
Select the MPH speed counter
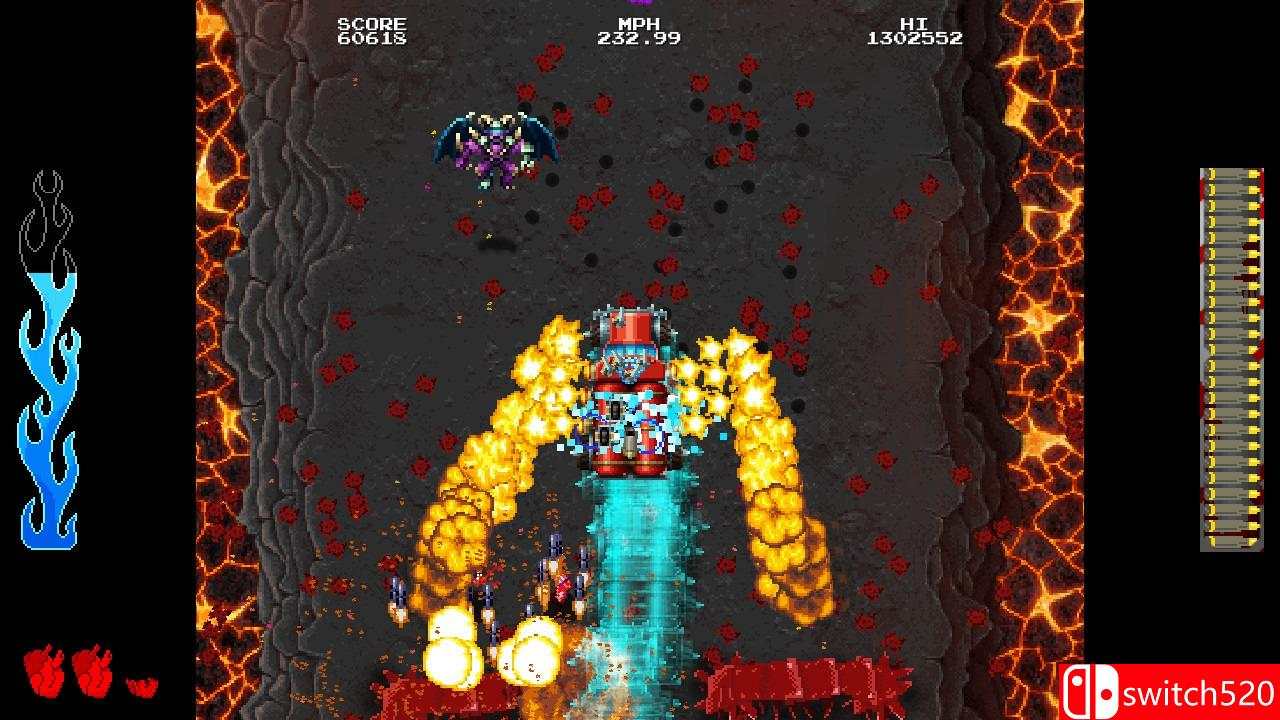(639, 22)
